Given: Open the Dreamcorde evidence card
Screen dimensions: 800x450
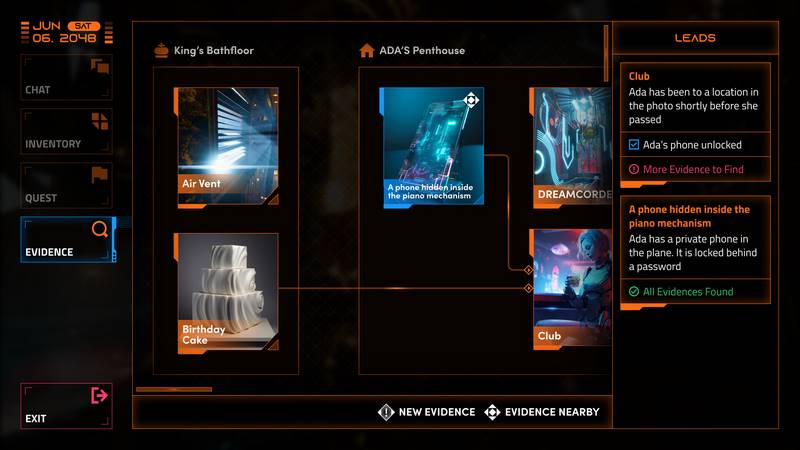Looking at the screenshot, I should pyautogui.click(x=571, y=147).
